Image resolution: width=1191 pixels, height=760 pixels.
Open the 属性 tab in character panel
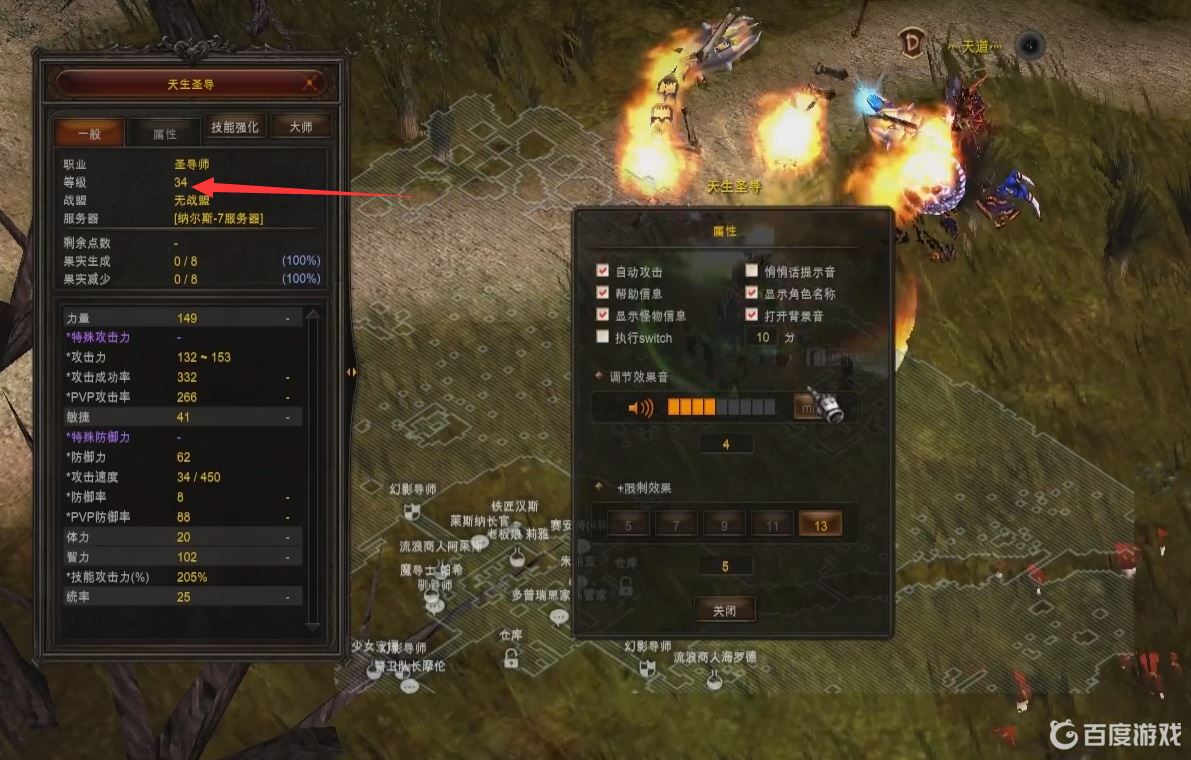(x=164, y=133)
